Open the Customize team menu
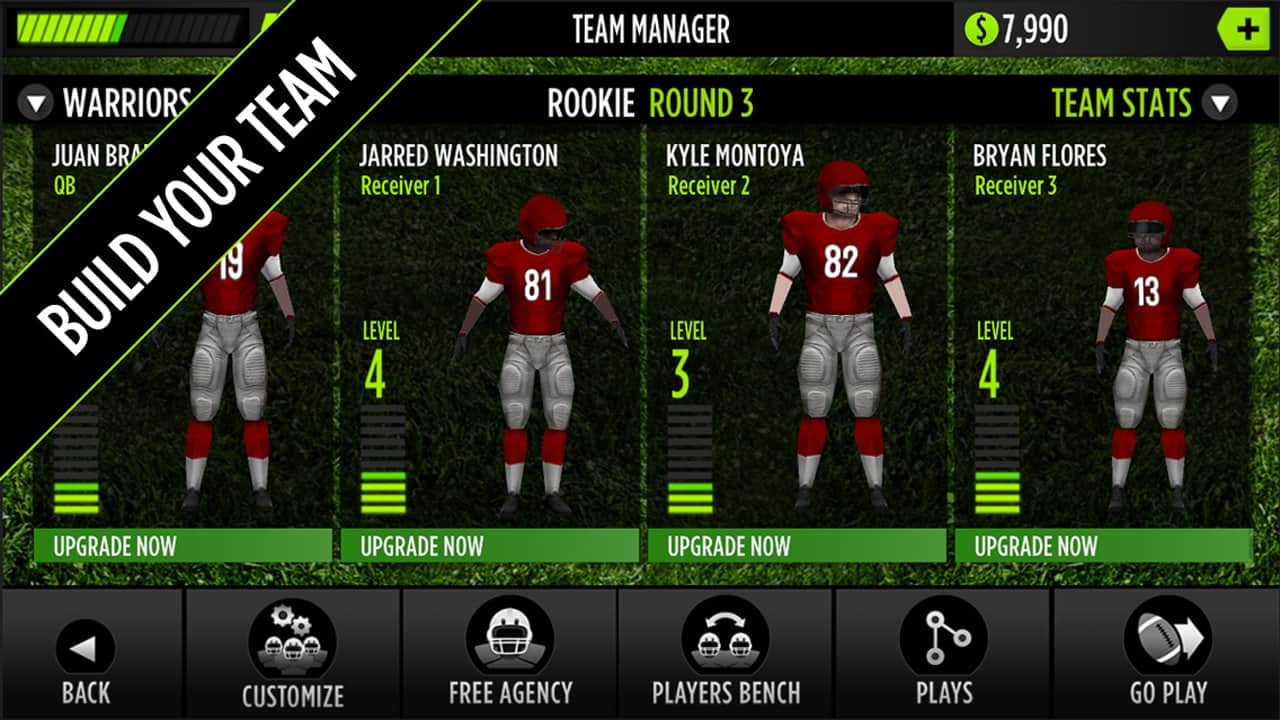This screenshot has width=1280, height=720. click(x=292, y=655)
